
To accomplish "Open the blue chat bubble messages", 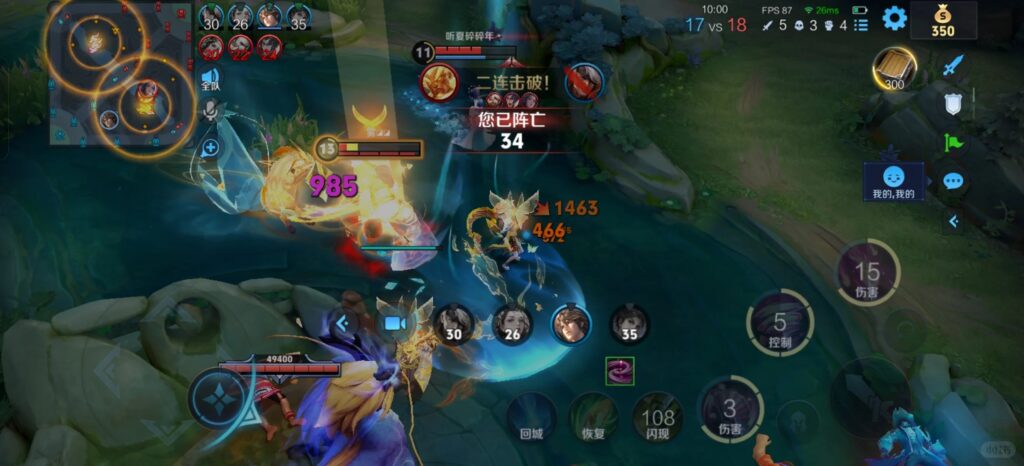I will (953, 181).
